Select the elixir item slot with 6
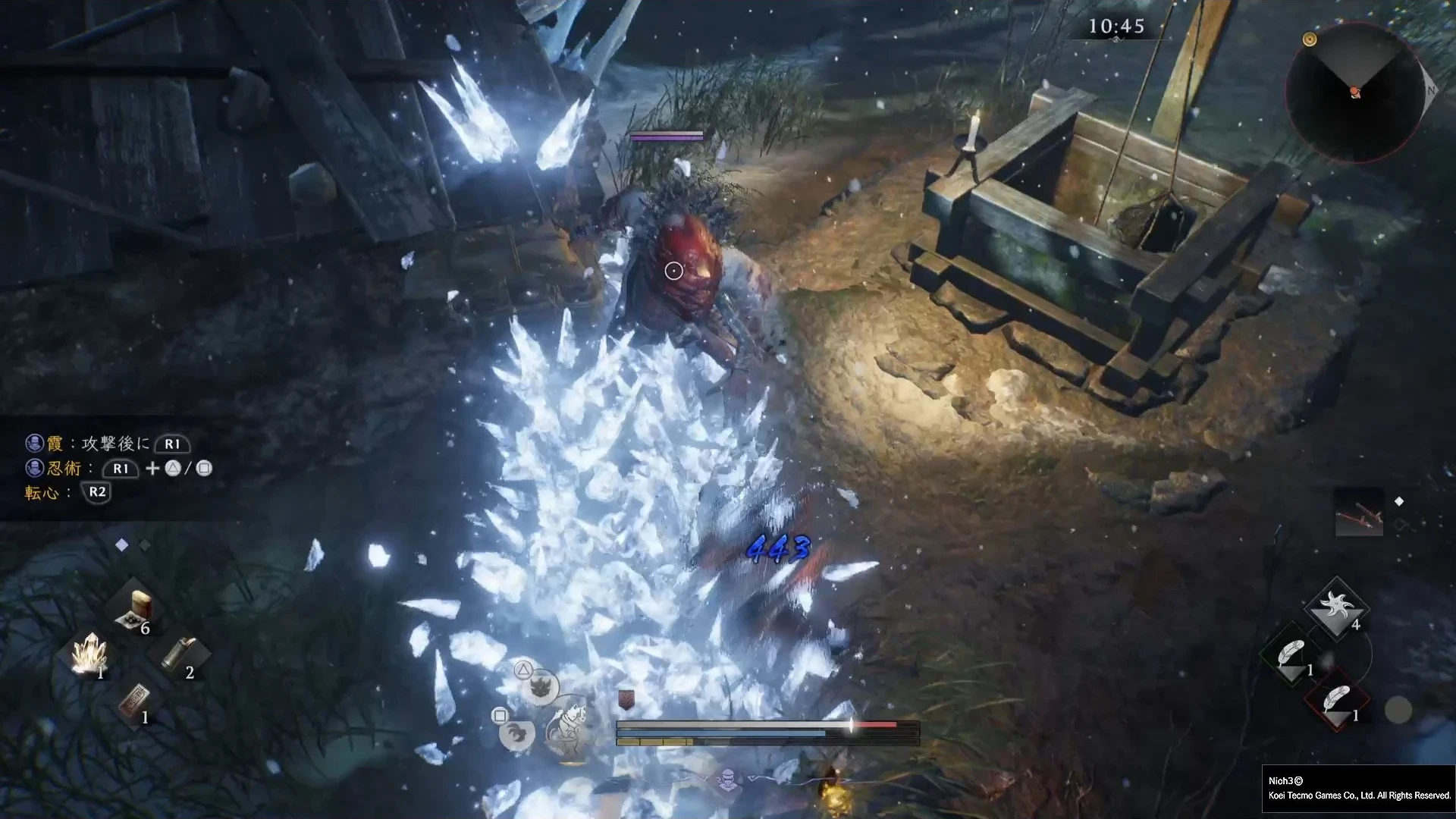The width and height of the screenshot is (1456, 819). click(x=135, y=611)
